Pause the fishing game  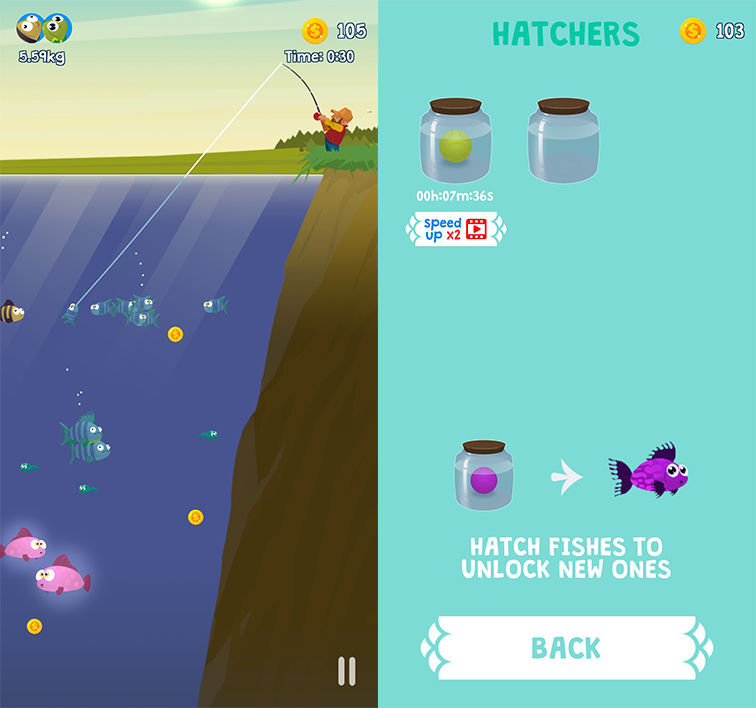click(x=347, y=670)
